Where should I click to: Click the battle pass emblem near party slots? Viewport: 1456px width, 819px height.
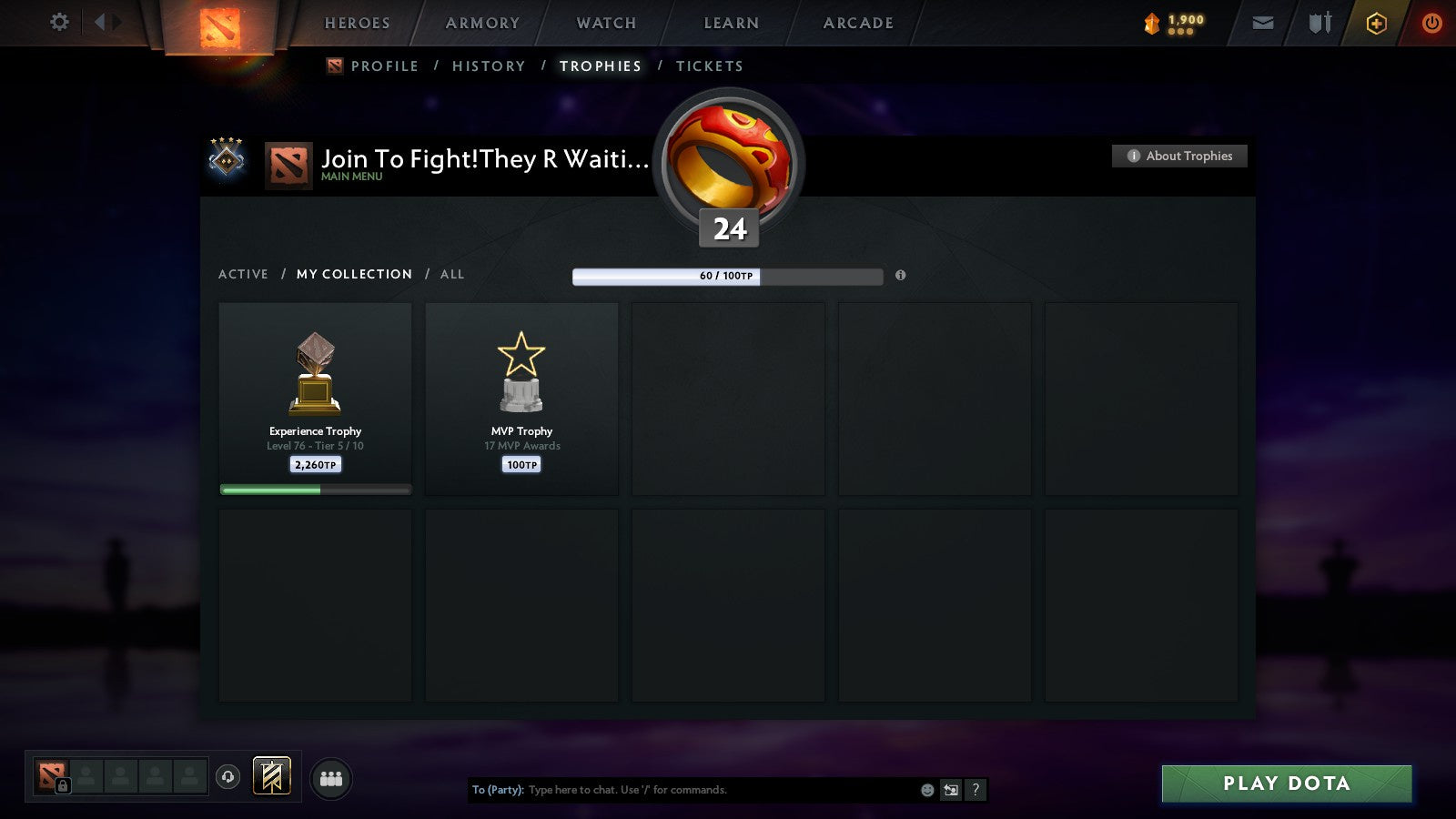[271, 774]
